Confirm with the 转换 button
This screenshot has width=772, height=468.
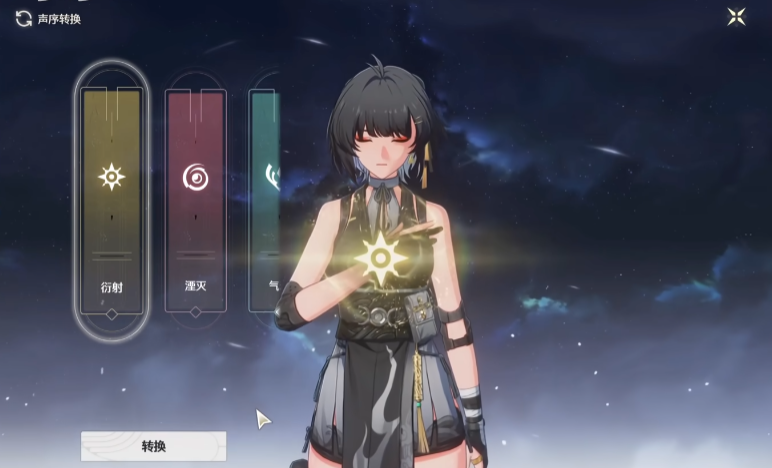coord(153,446)
